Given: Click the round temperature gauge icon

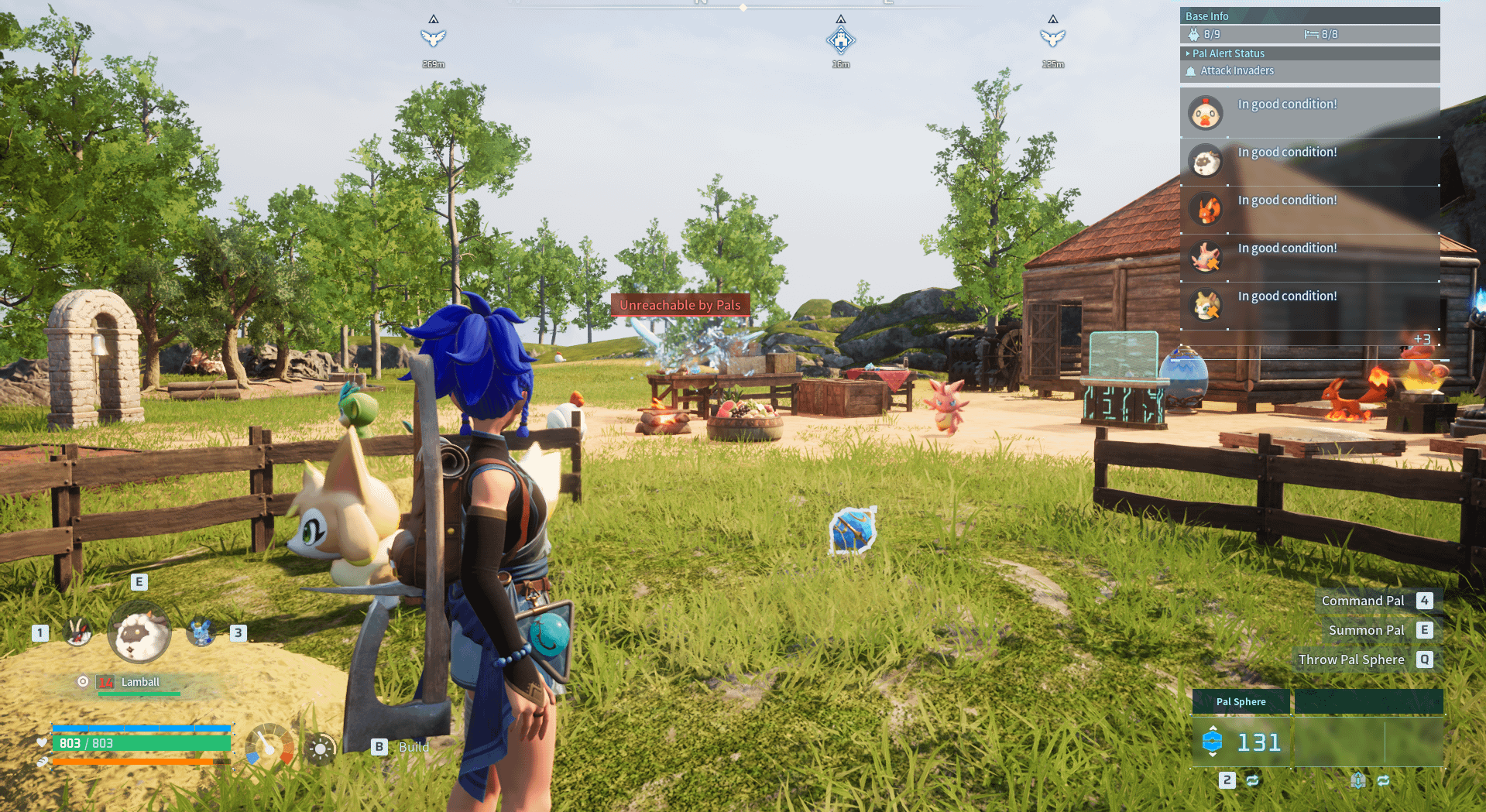Looking at the screenshot, I should [x=269, y=746].
